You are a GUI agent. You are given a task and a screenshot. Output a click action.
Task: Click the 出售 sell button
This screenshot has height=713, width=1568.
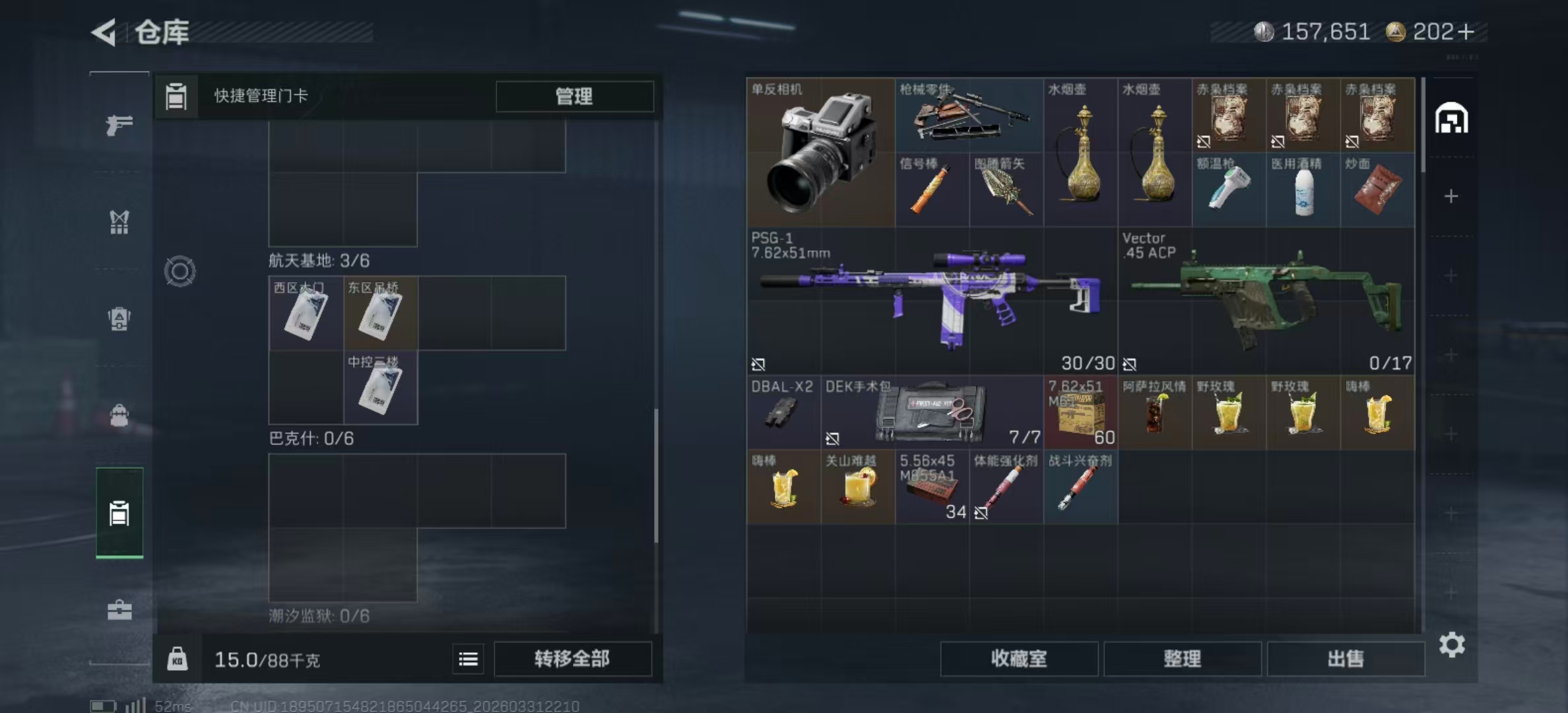(x=1346, y=659)
